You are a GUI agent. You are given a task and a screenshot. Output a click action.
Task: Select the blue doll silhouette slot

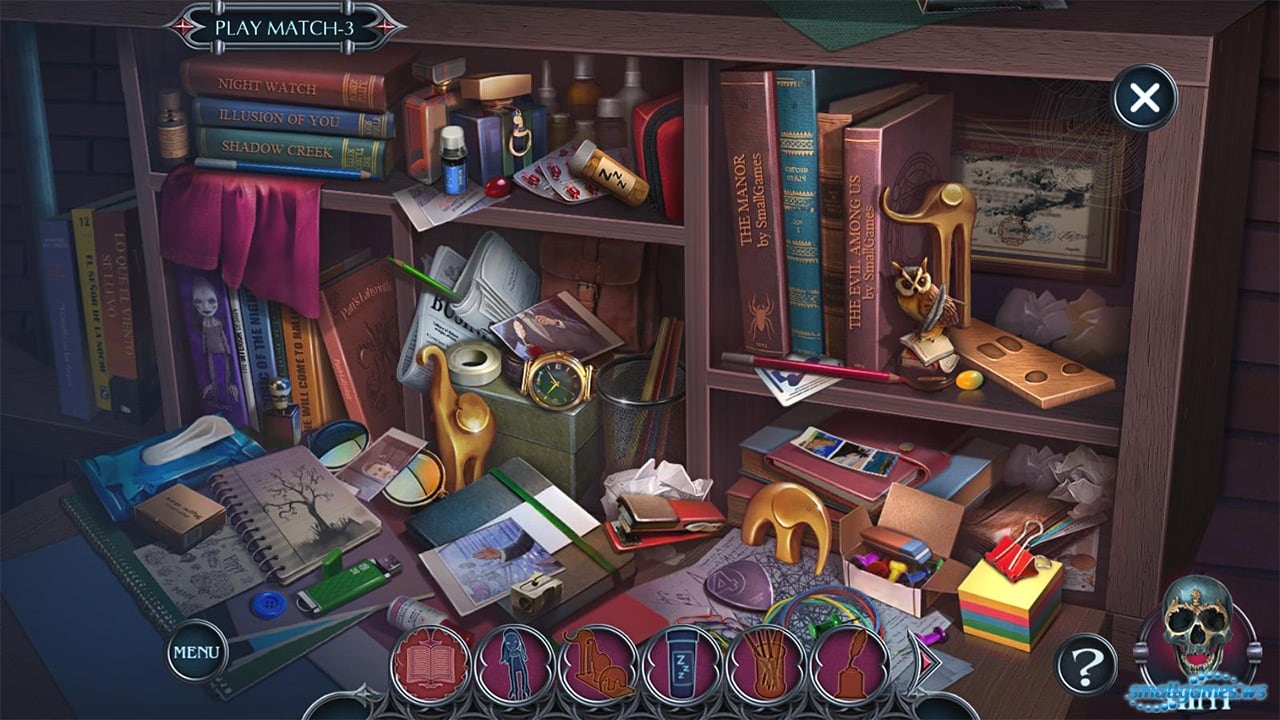pos(514,662)
